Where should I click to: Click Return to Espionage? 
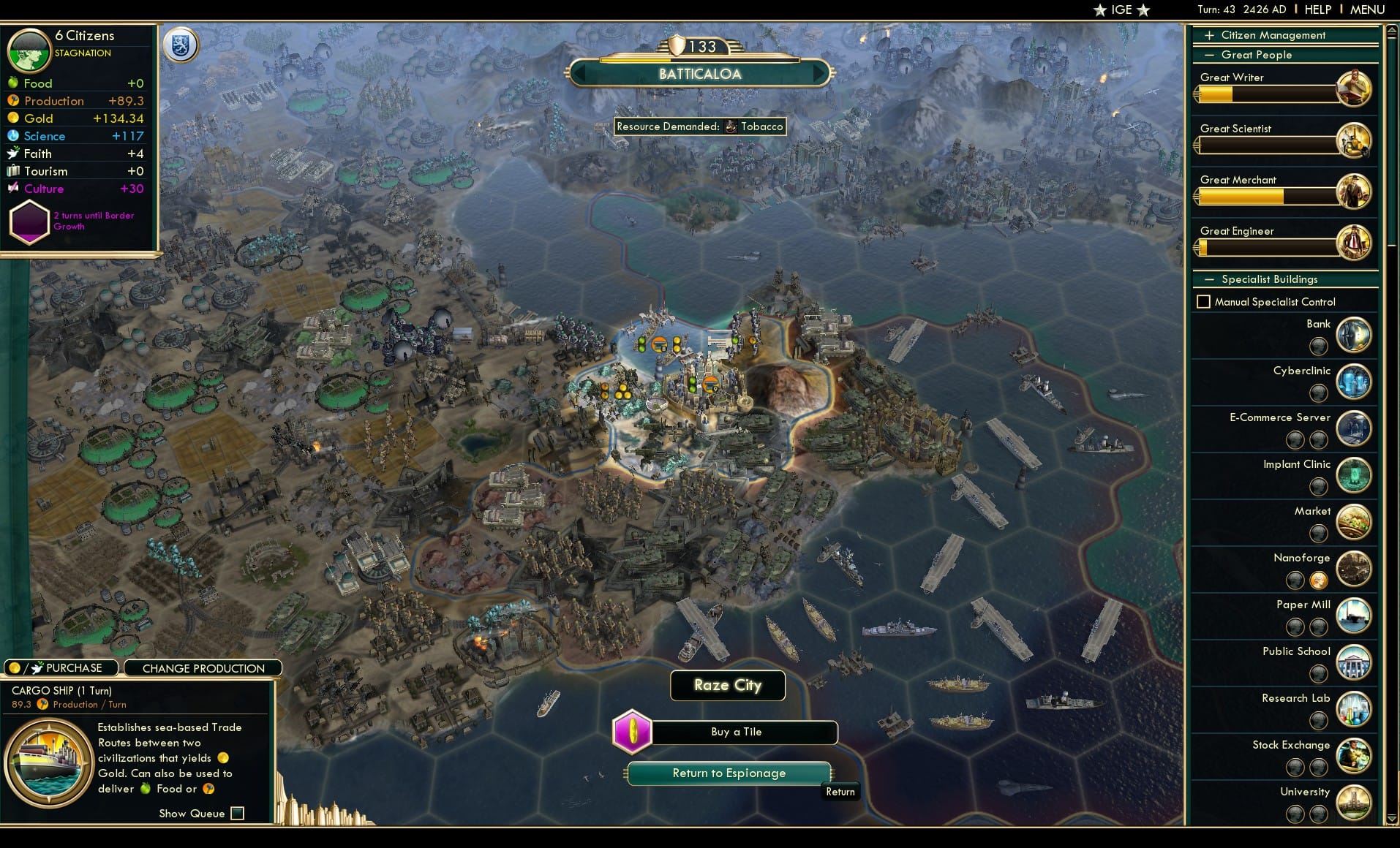[729, 773]
